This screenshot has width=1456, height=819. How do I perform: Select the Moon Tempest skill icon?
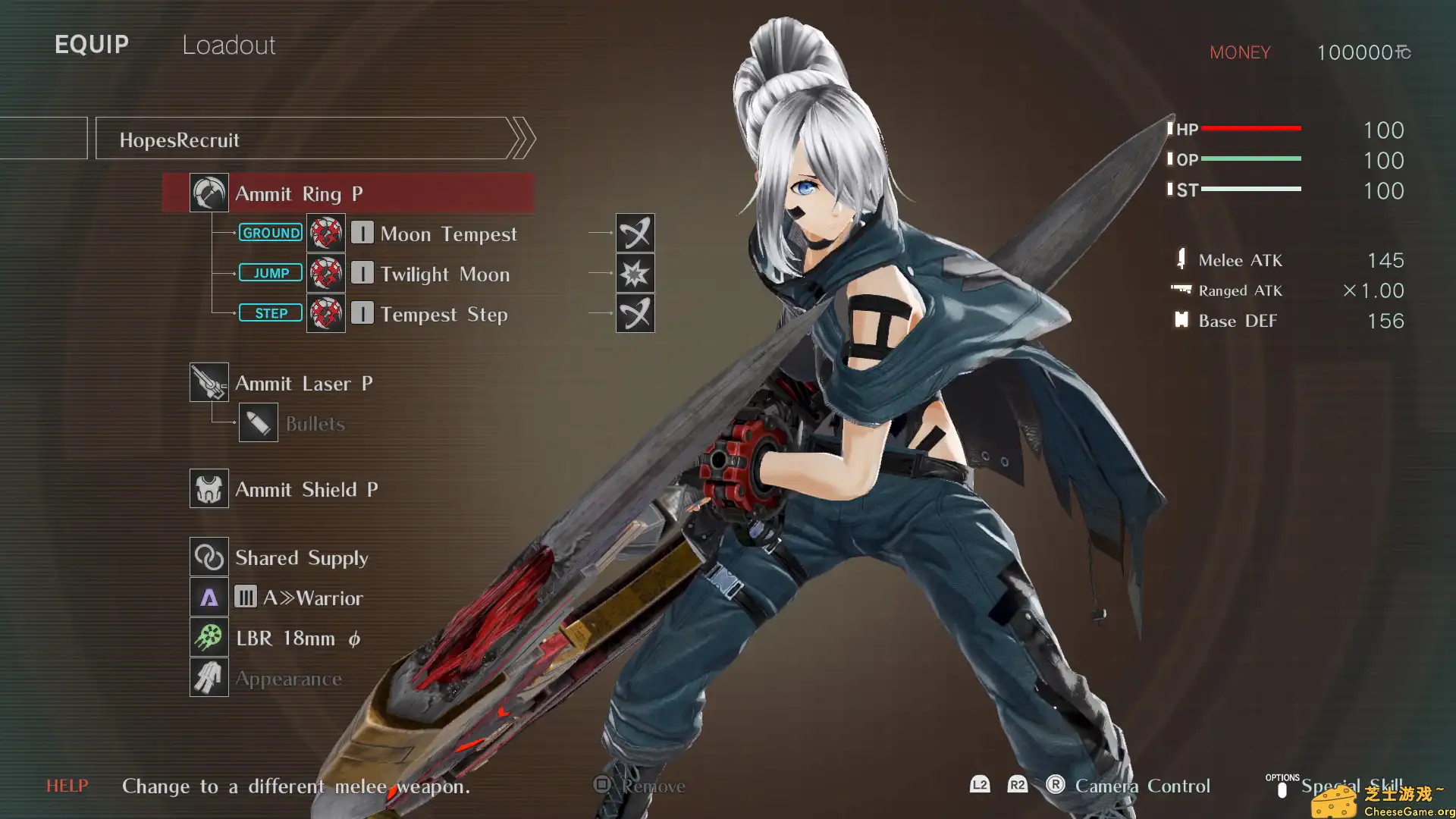pos(325,233)
